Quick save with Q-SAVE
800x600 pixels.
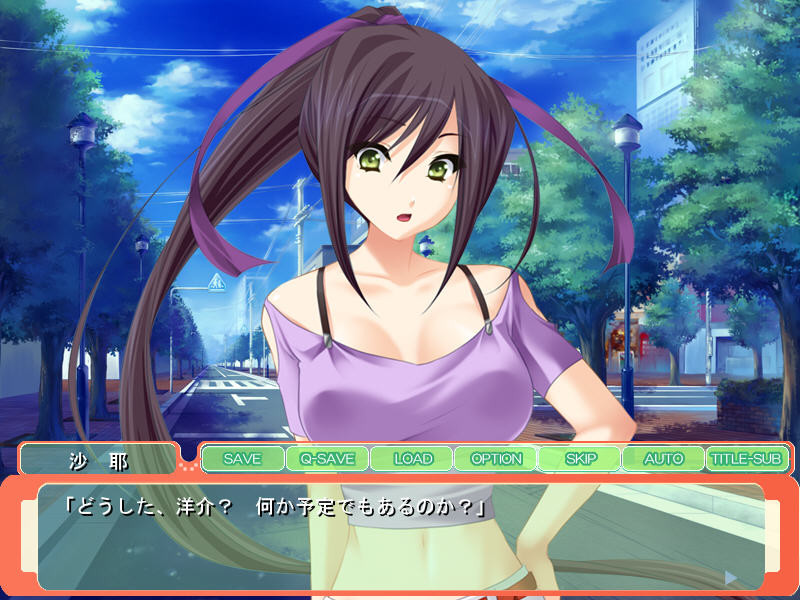click(326, 459)
